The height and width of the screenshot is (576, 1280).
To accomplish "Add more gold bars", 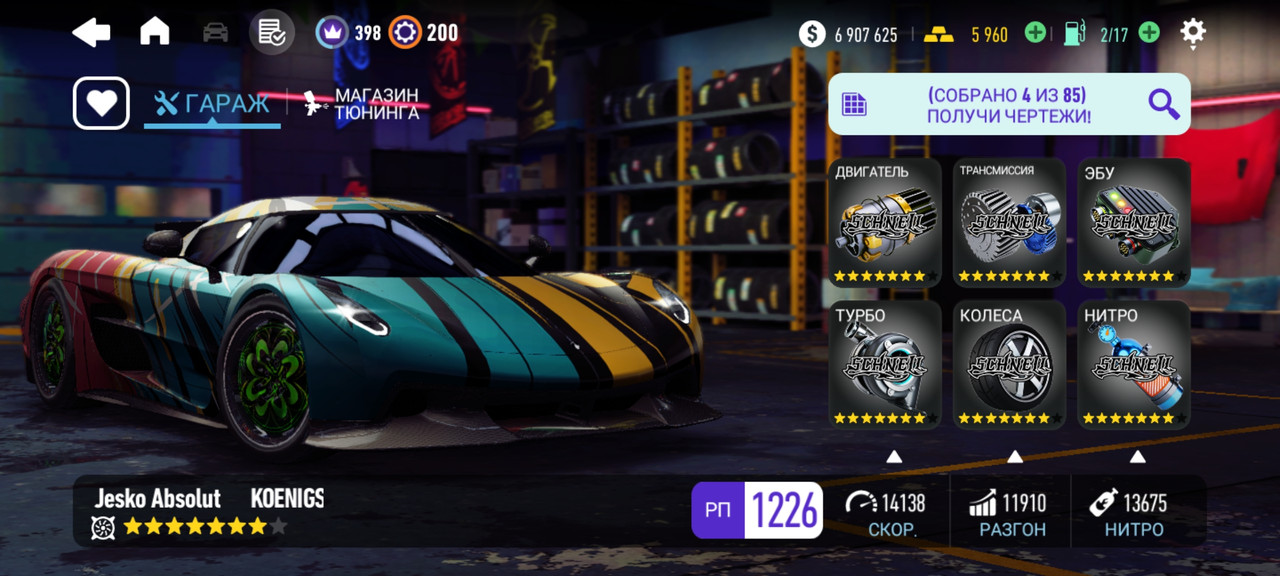I will click(x=1035, y=33).
